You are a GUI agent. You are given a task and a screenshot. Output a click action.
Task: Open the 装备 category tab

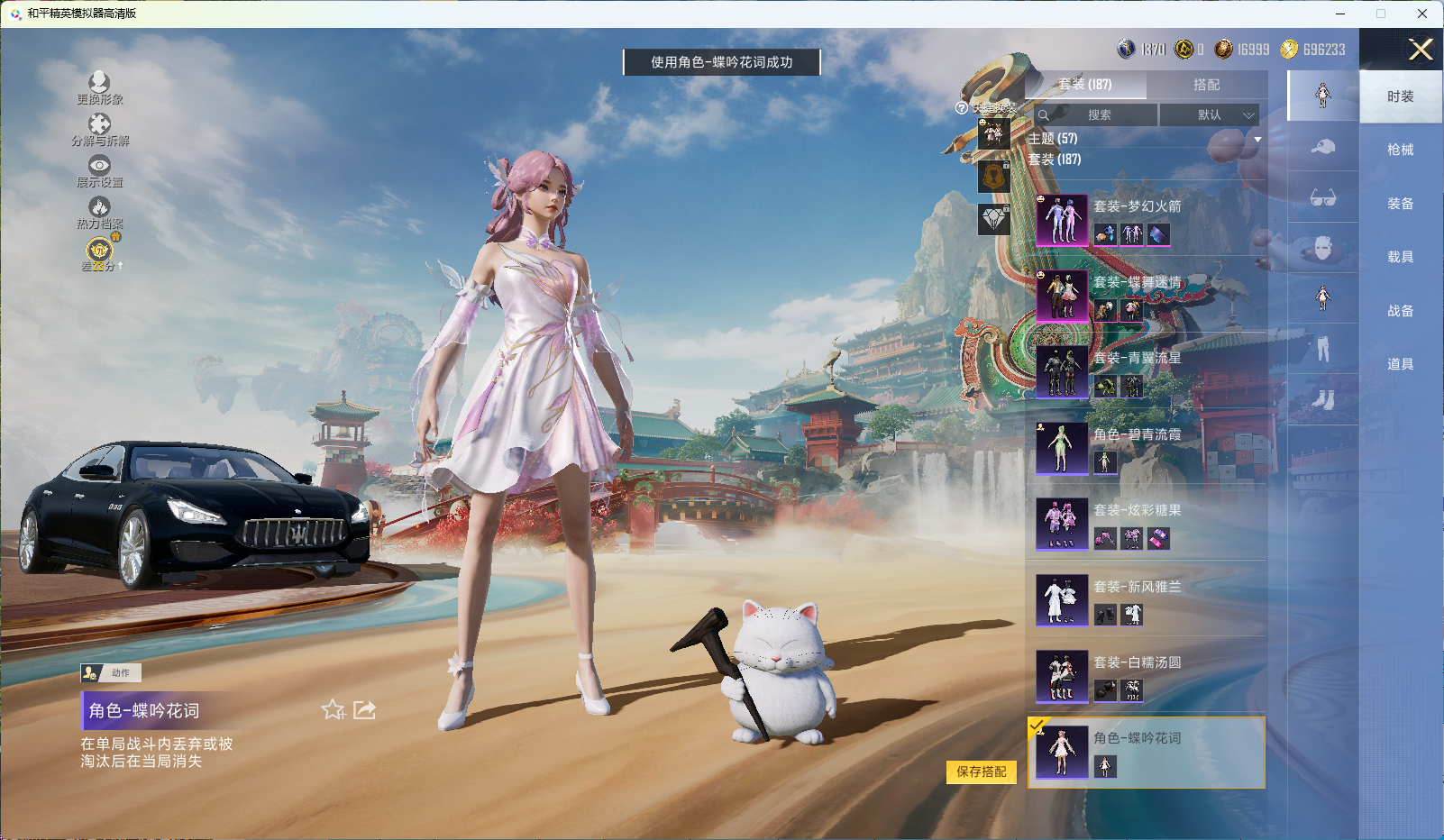[1400, 204]
